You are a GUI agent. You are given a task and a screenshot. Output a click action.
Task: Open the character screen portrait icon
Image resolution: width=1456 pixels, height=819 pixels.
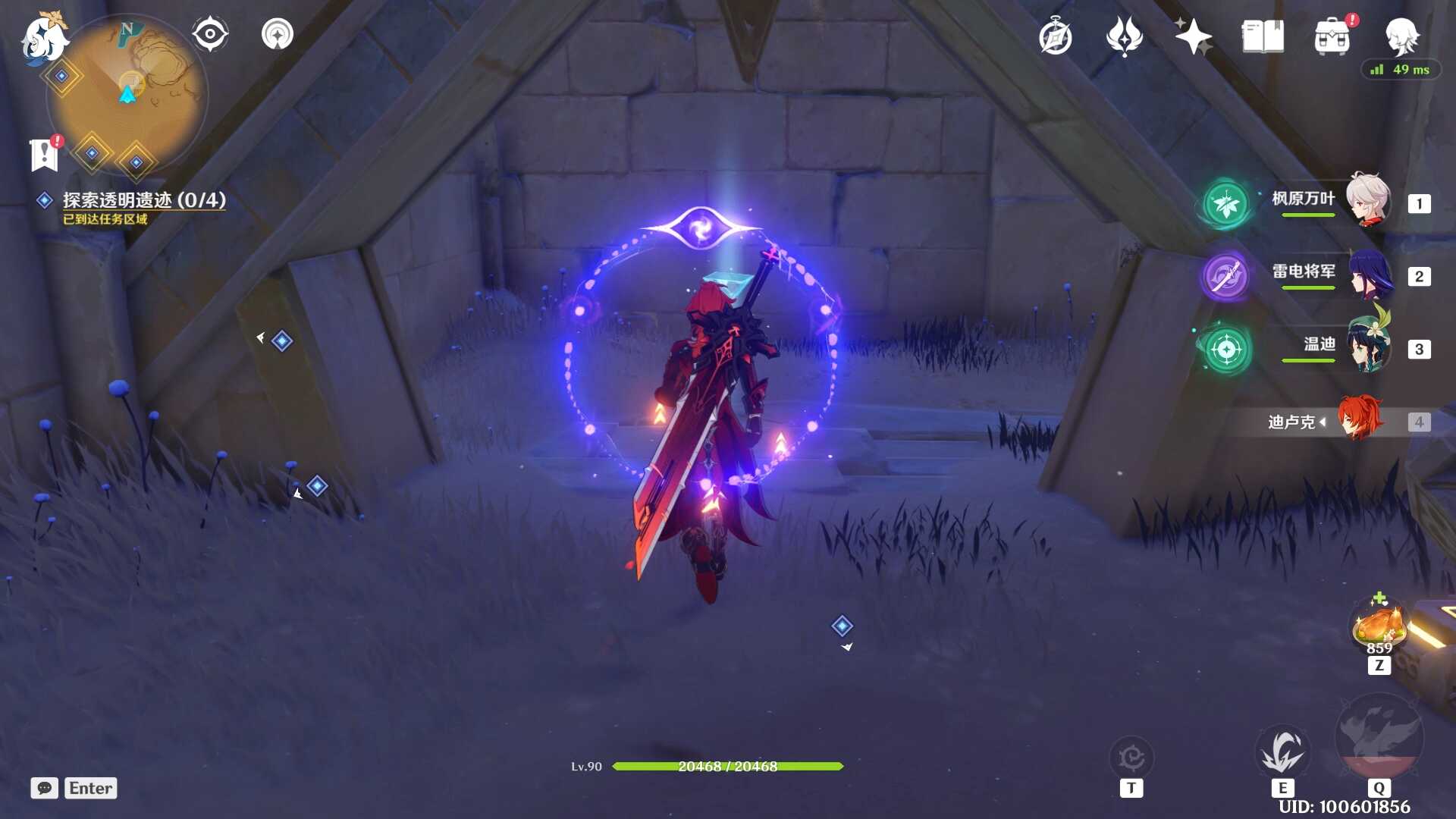click(x=1401, y=35)
